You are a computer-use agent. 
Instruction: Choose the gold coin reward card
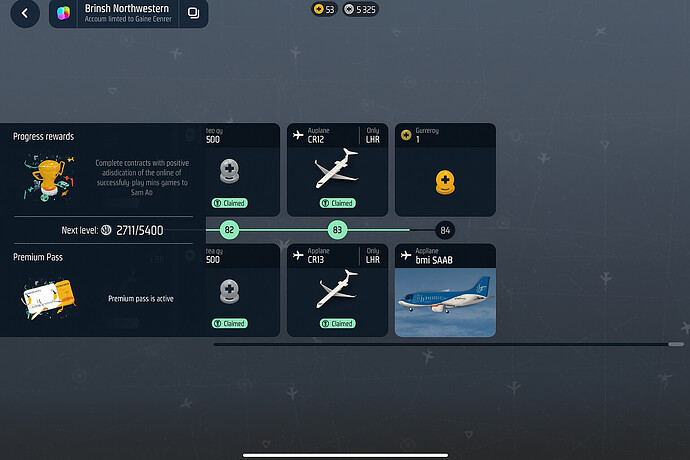445,168
